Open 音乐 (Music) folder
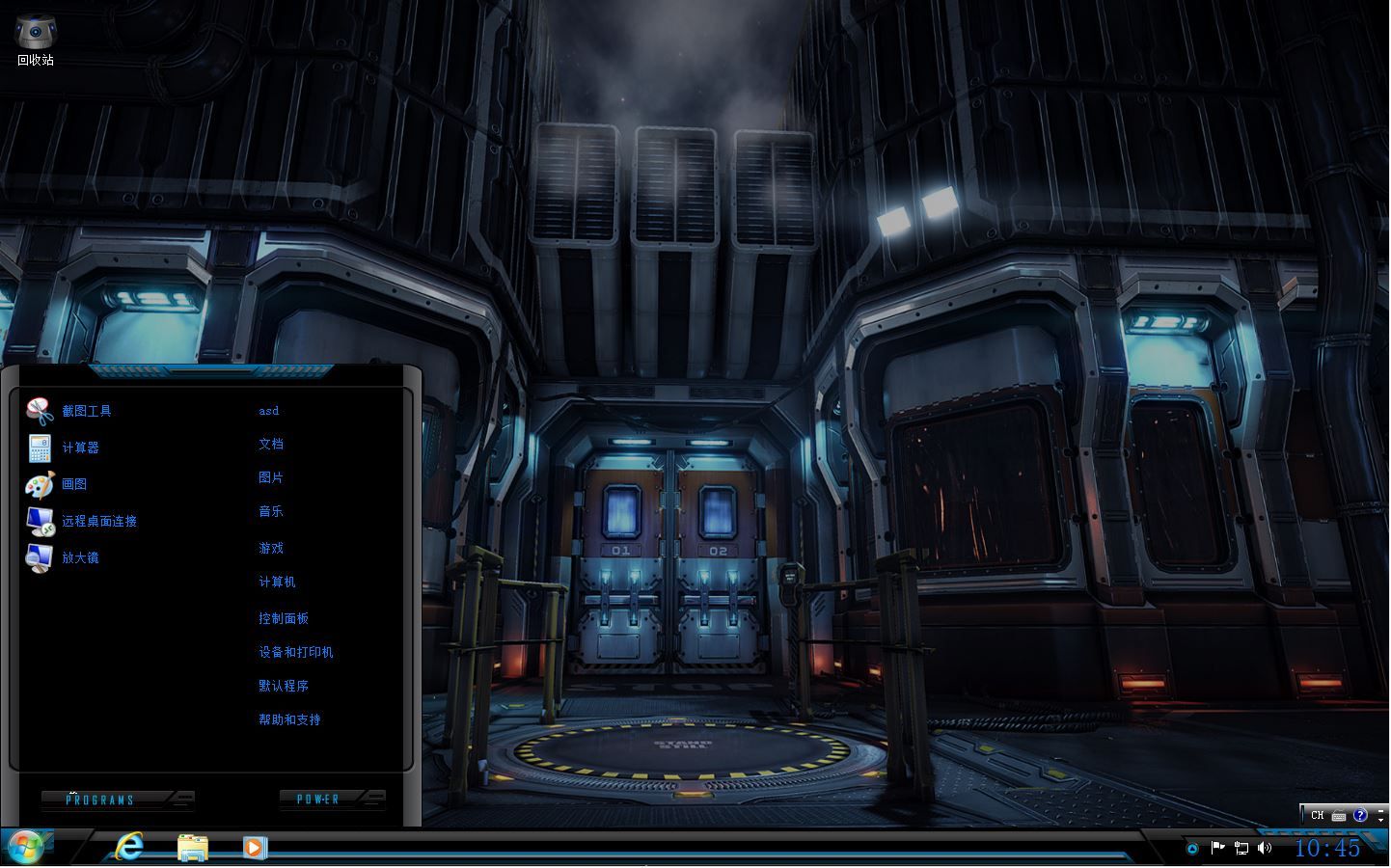Screen dimensions: 1391x868 click(271, 511)
